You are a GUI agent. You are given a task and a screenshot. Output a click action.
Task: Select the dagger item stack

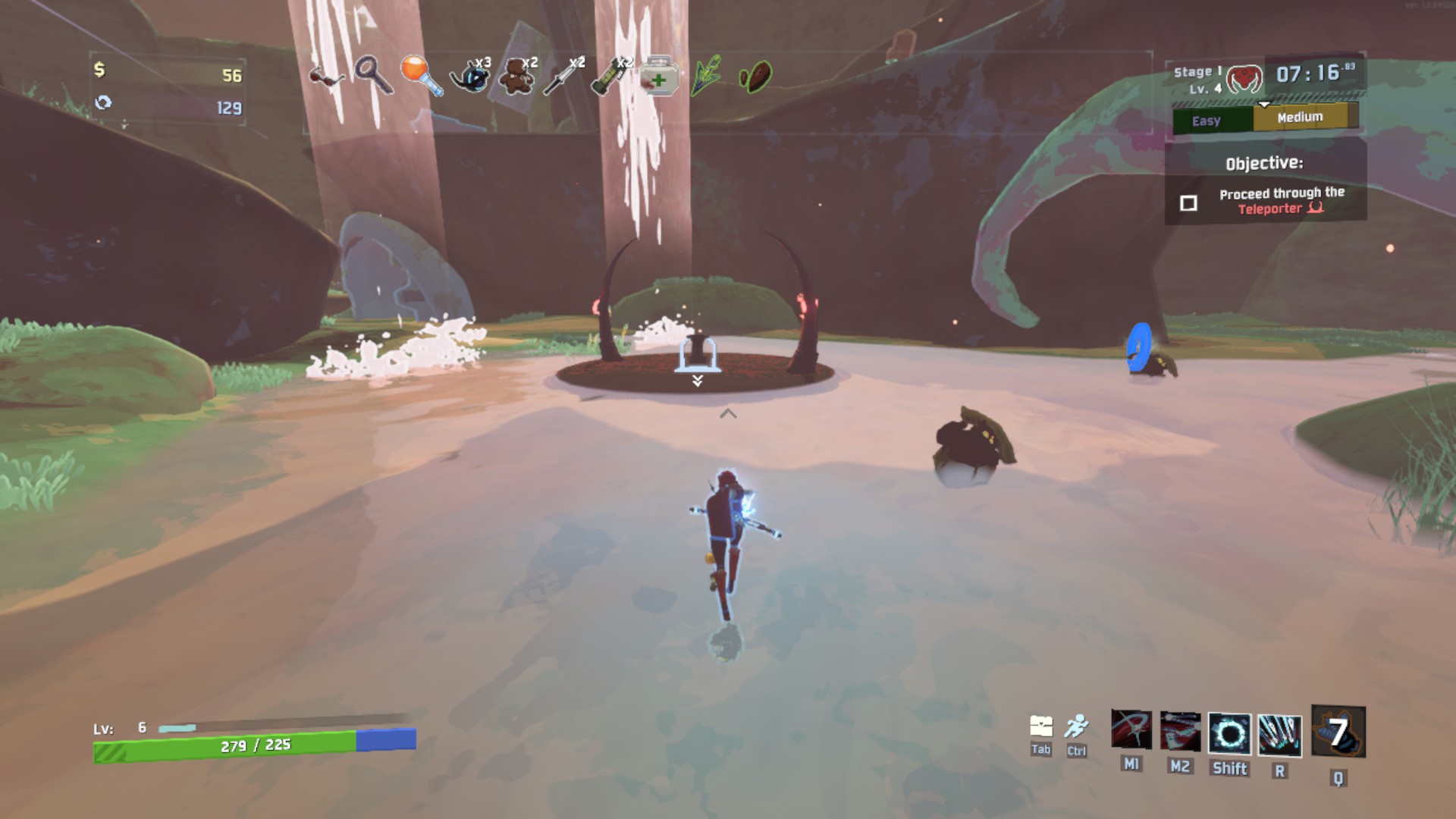564,75
